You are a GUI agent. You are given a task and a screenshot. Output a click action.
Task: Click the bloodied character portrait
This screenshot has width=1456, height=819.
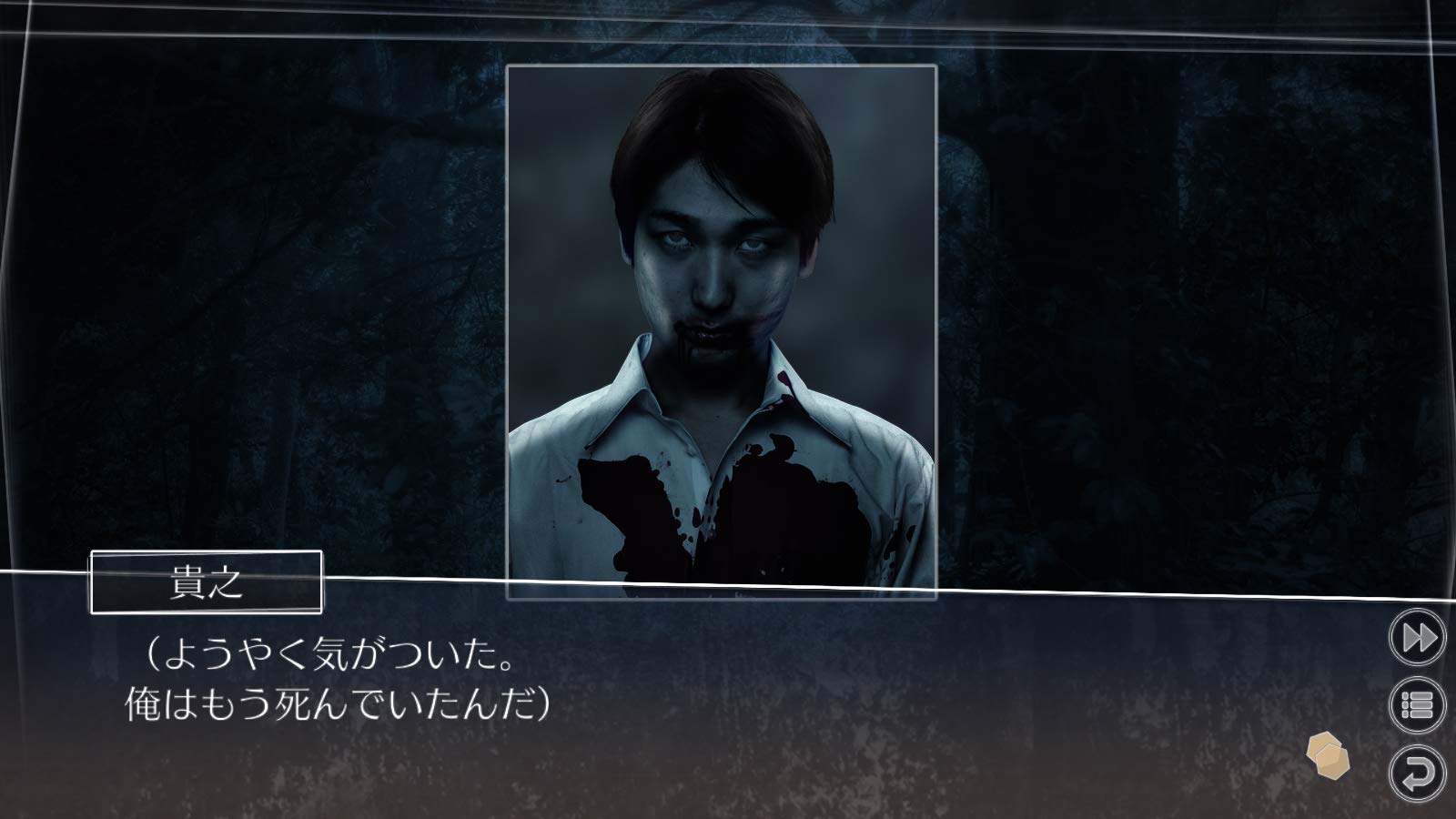(x=722, y=328)
